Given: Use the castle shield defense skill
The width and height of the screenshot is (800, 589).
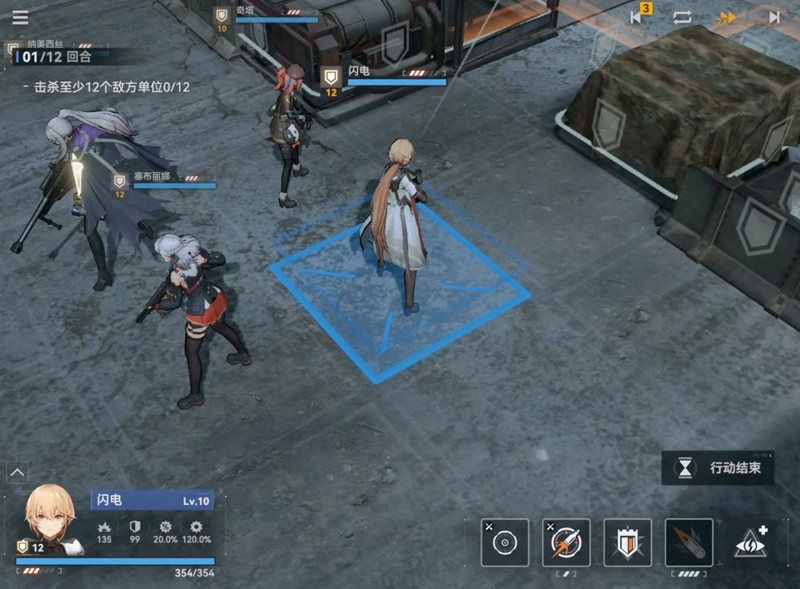Looking at the screenshot, I should click(x=627, y=543).
